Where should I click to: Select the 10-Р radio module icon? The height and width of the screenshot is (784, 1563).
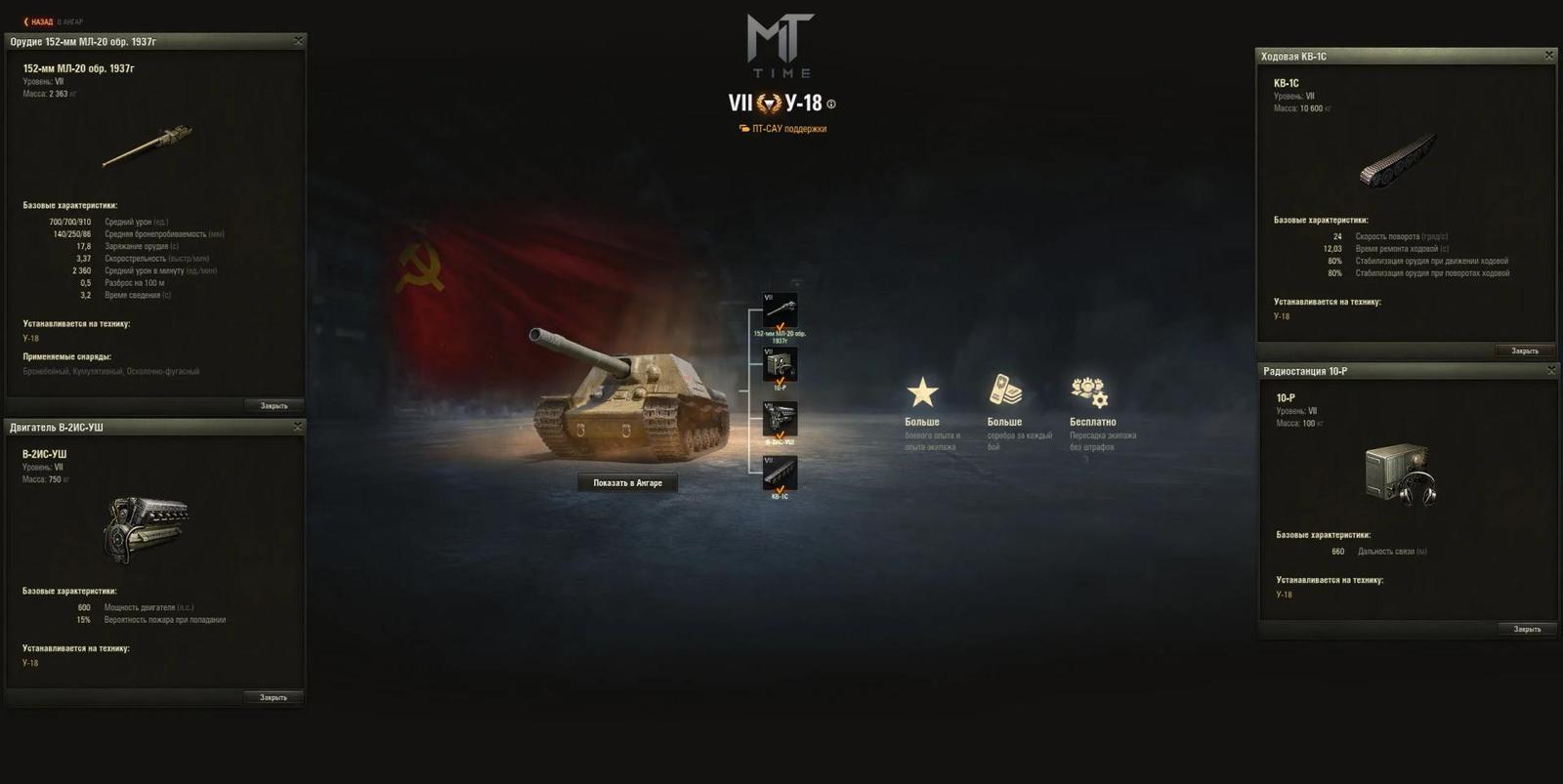[781, 366]
